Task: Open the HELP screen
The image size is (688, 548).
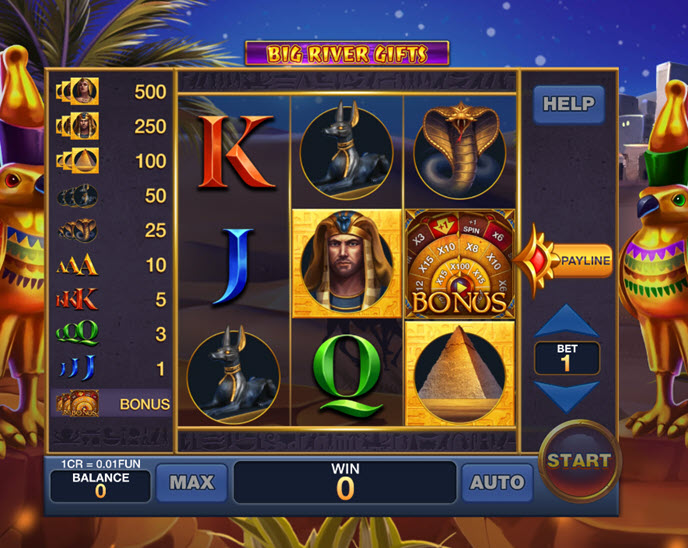Action: click(x=568, y=104)
